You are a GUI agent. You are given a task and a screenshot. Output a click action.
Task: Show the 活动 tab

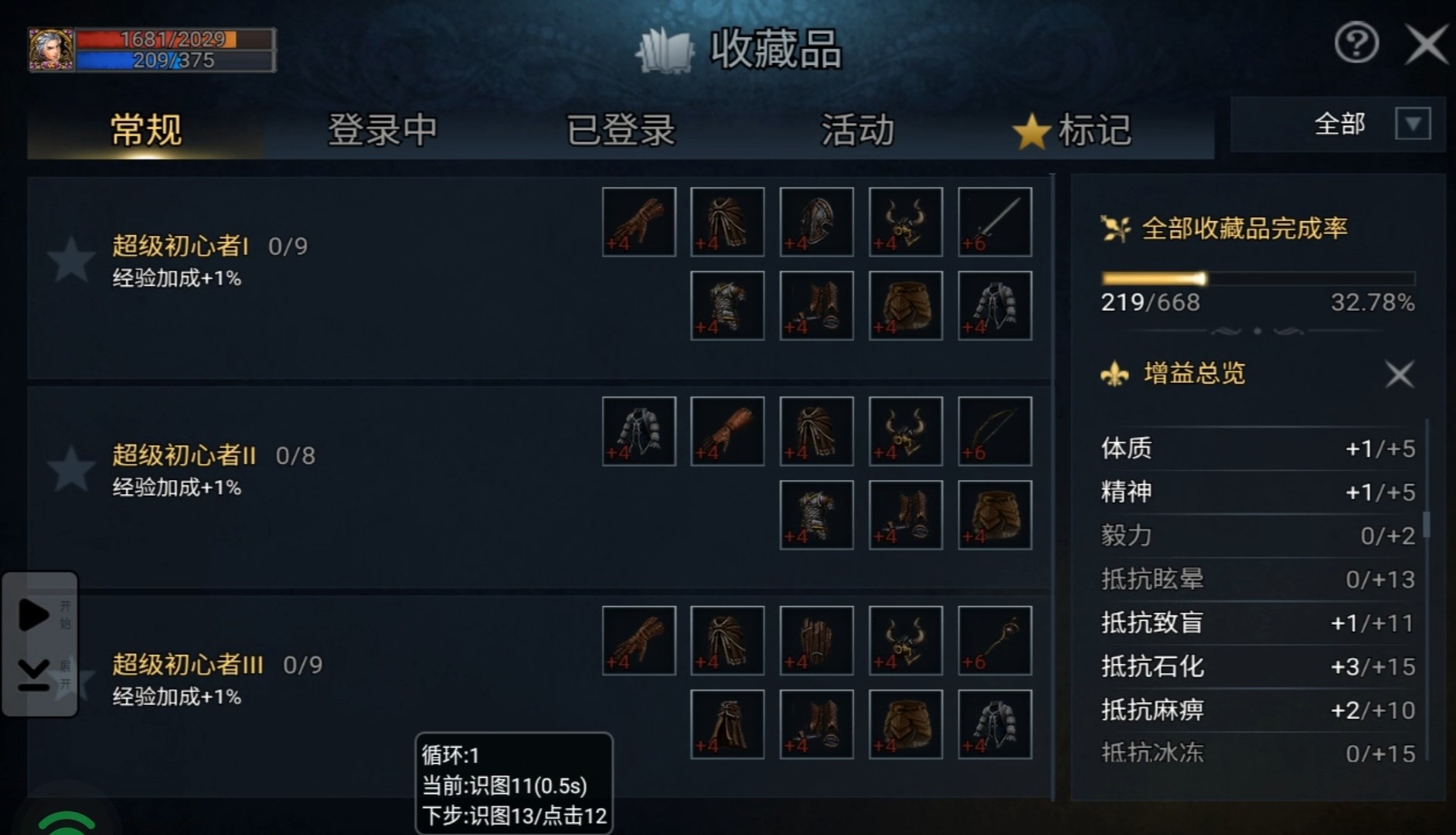(857, 129)
